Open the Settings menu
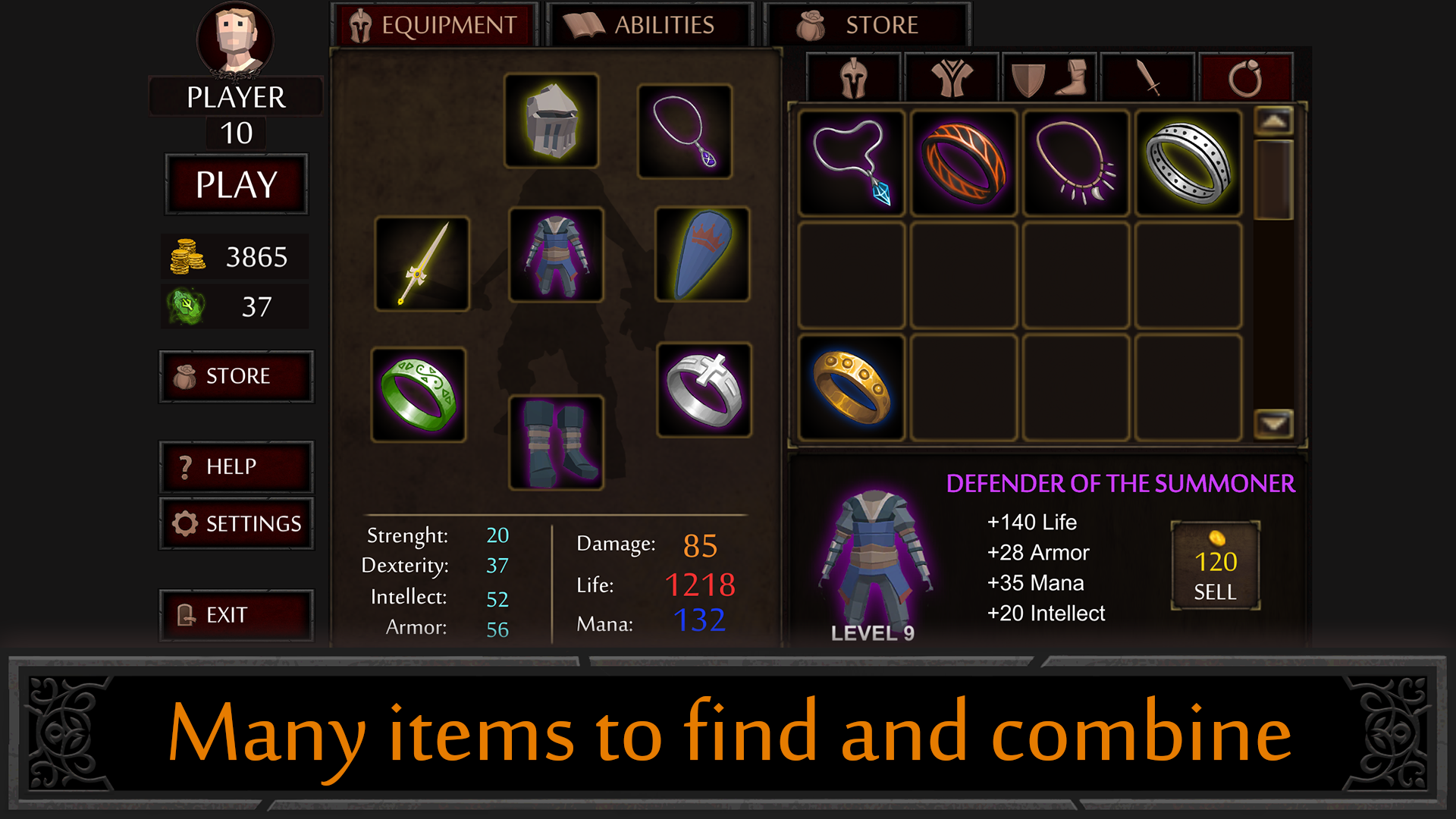Viewport: 1456px width, 819px height. pos(236,523)
